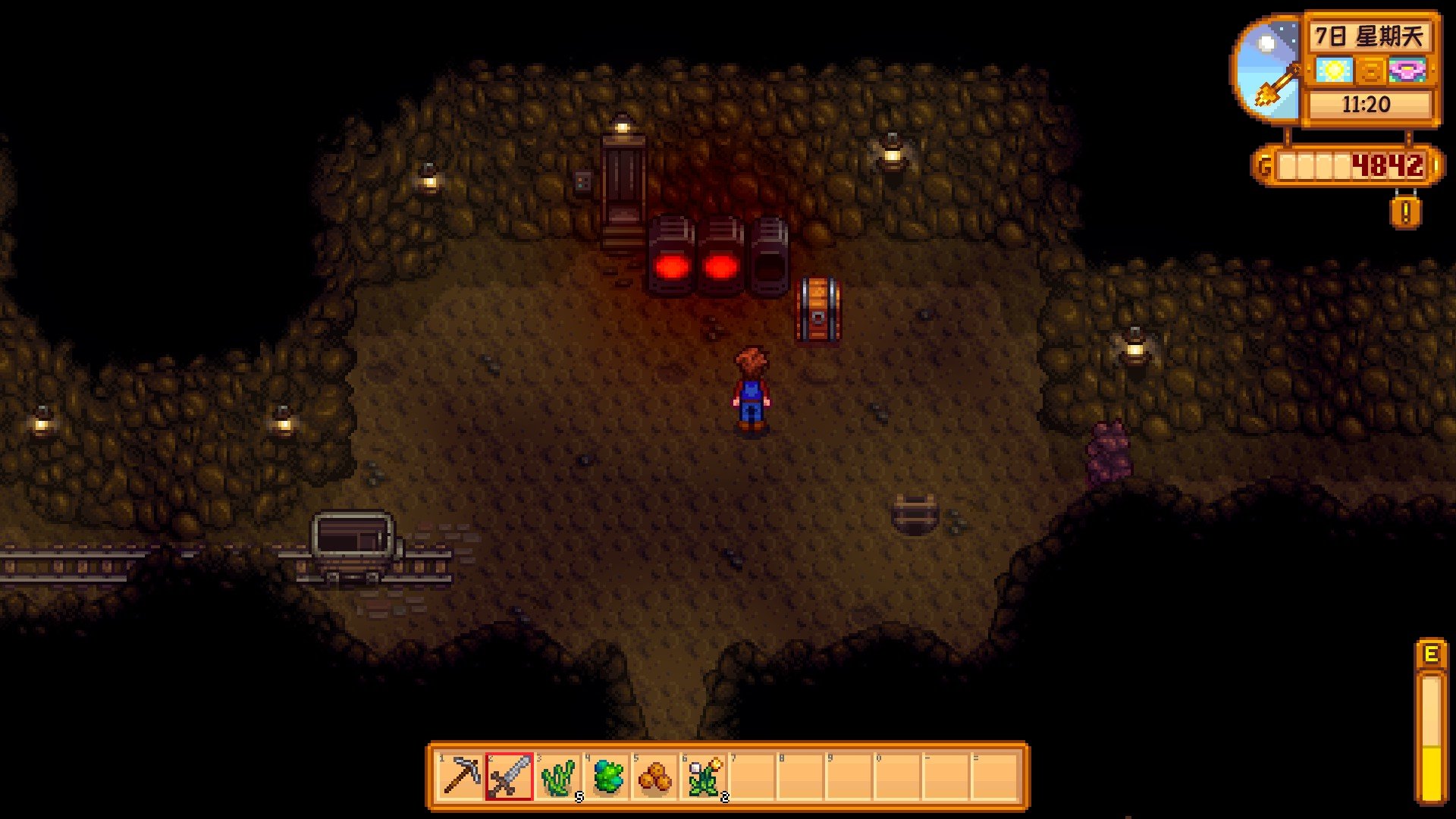Image resolution: width=1456 pixels, height=819 pixels.
Task: Select the pickaxe in the hotbar
Action: pyautogui.click(x=461, y=777)
